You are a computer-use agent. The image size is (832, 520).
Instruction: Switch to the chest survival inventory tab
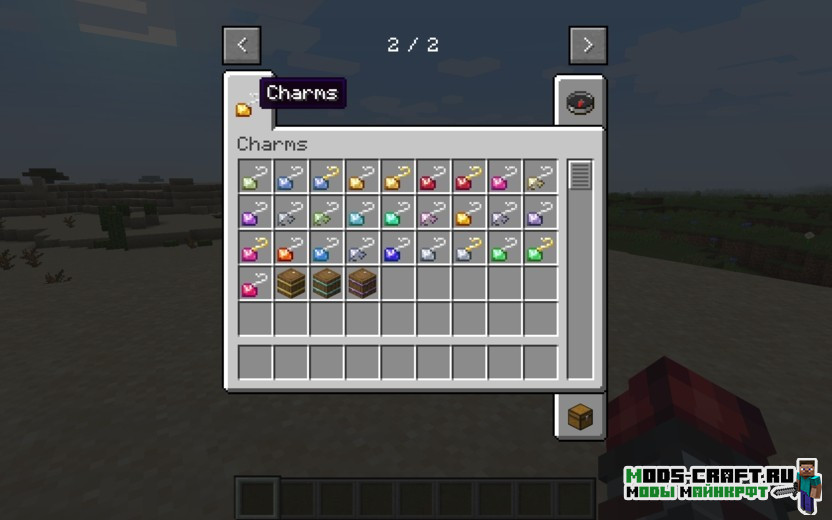coord(580,416)
